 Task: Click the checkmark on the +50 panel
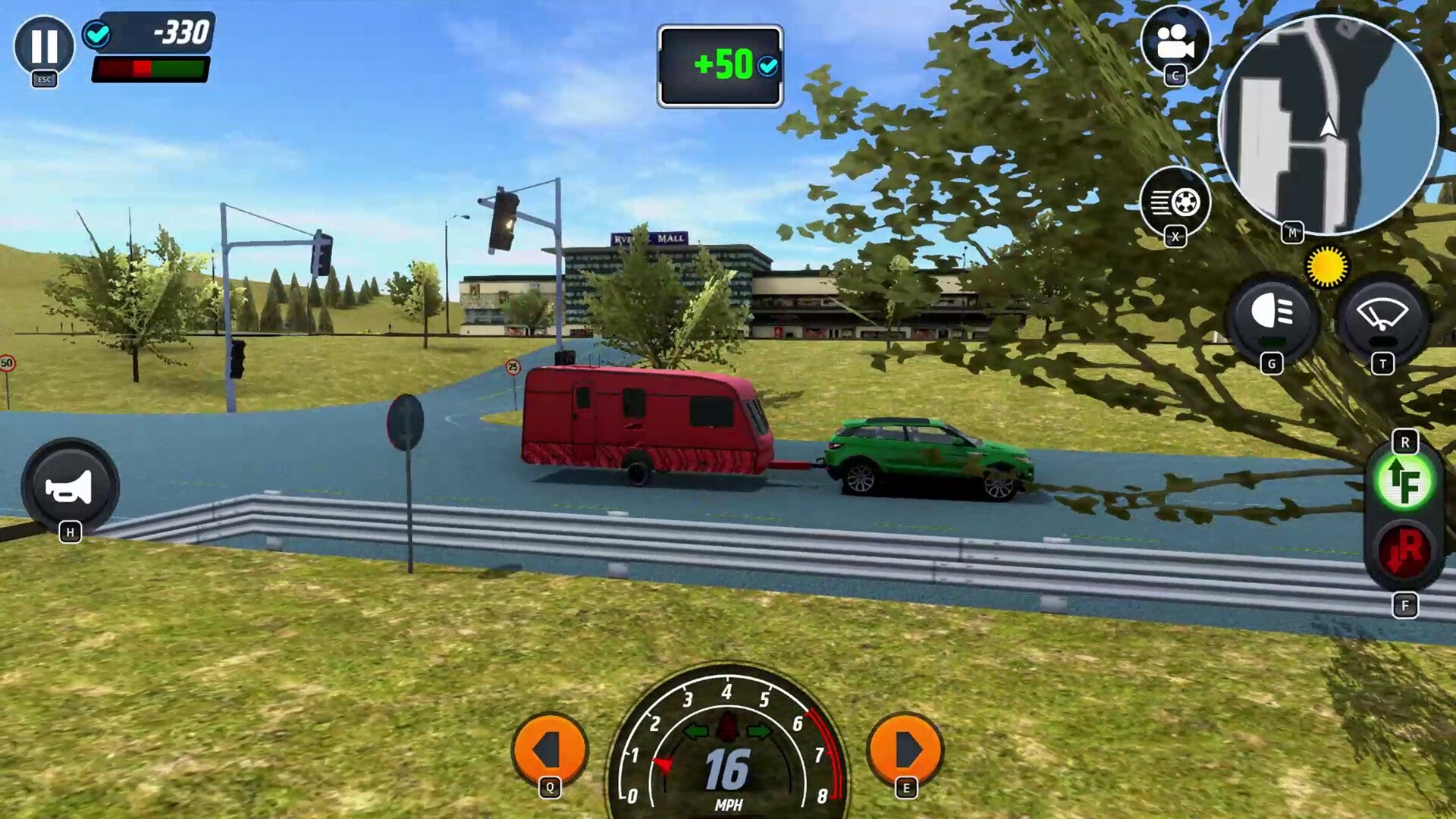coord(766,66)
